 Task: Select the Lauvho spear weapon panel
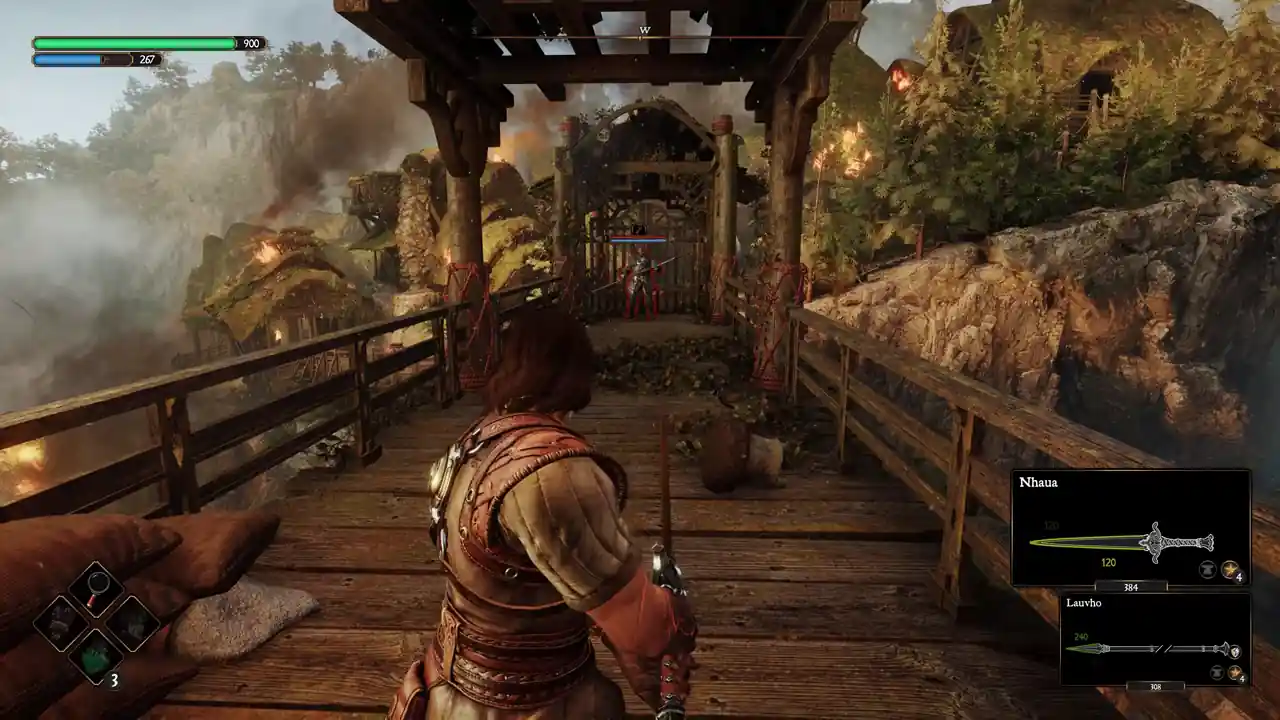point(1155,638)
